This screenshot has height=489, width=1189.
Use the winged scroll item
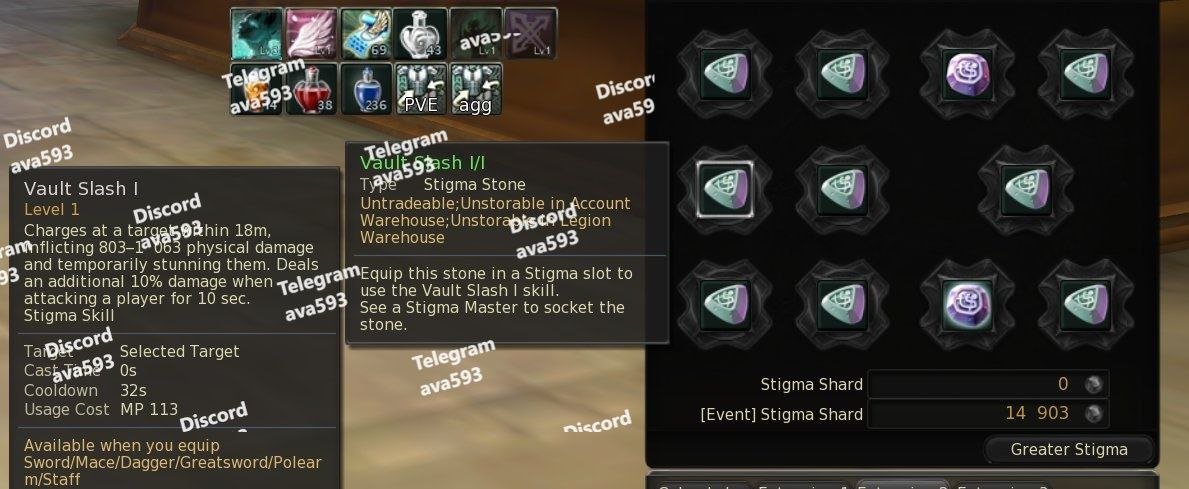pyautogui.click(x=366, y=34)
